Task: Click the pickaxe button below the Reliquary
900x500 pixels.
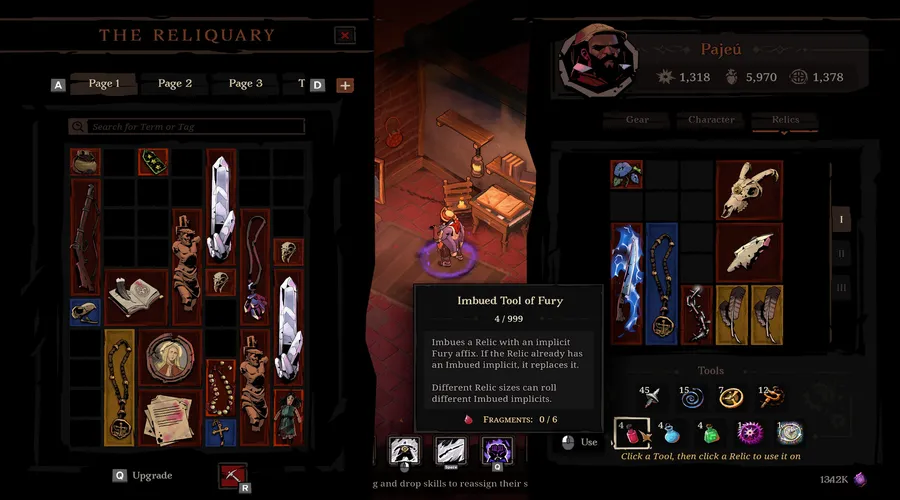Action: [x=232, y=476]
